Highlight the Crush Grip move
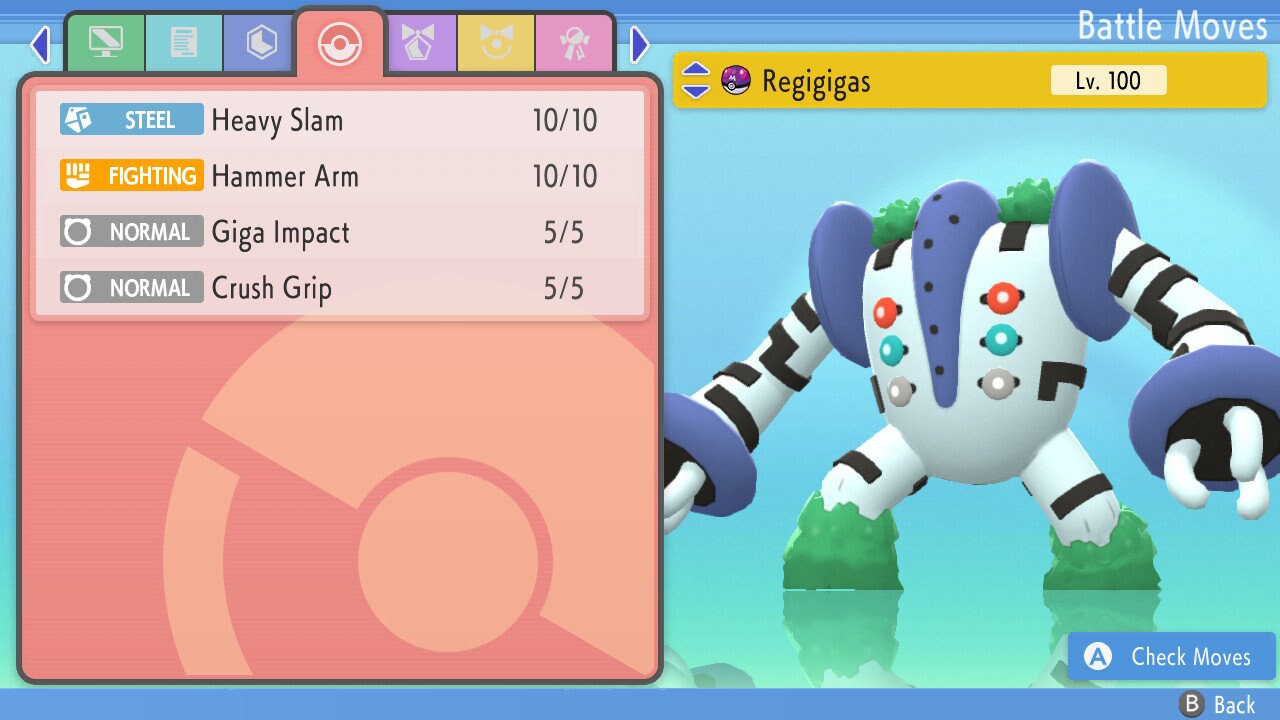This screenshot has height=720, width=1280. (x=340, y=289)
